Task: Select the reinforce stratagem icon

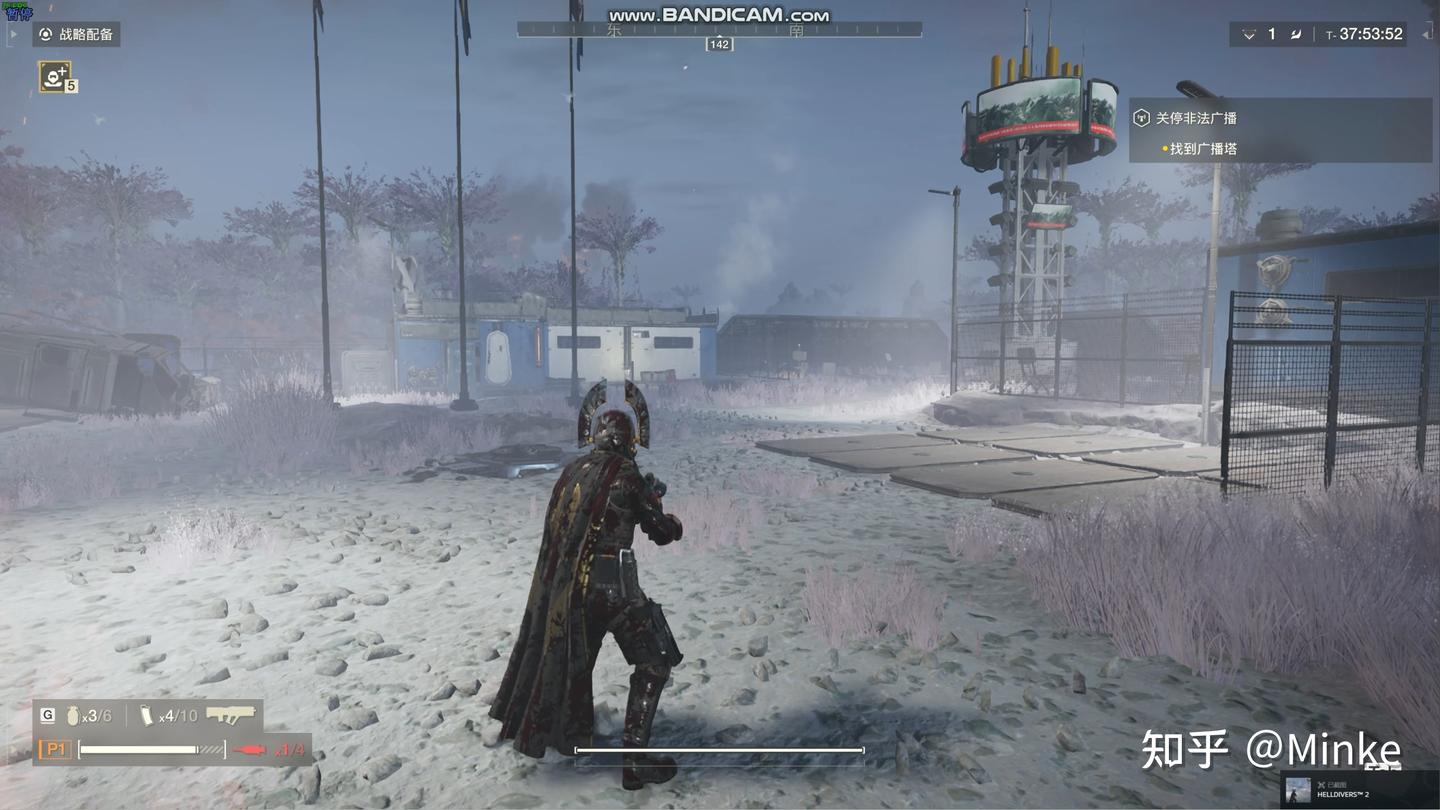Action: (x=54, y=76)
